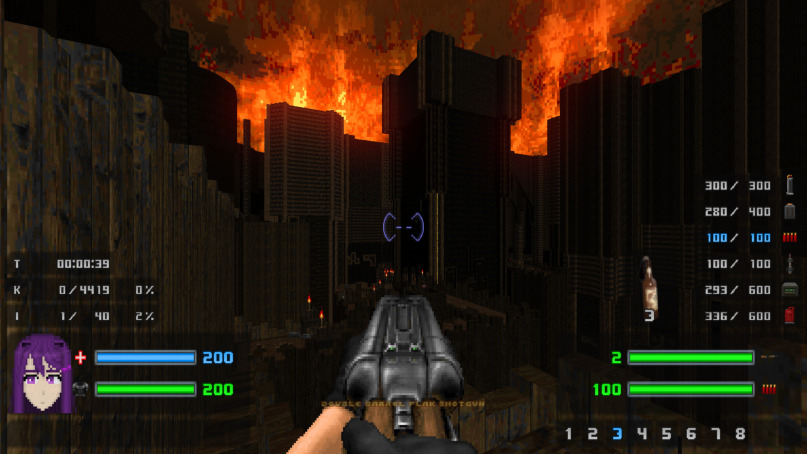
Task: Click the purple-haired character portrait
Action: [x=40, y=374]
